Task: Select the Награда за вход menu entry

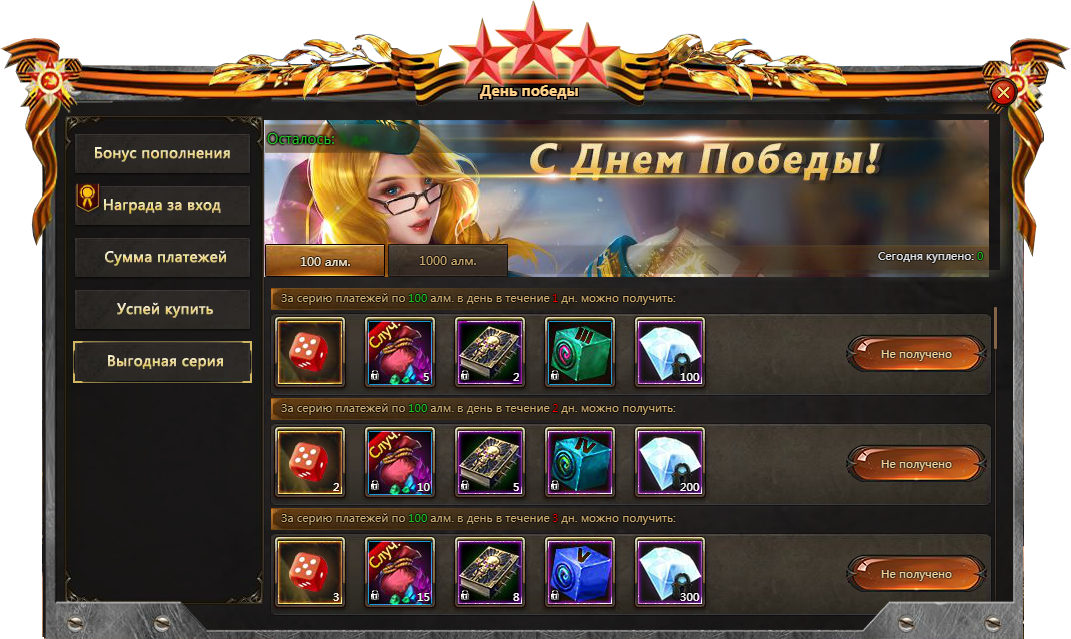Action: click(162, 205)
